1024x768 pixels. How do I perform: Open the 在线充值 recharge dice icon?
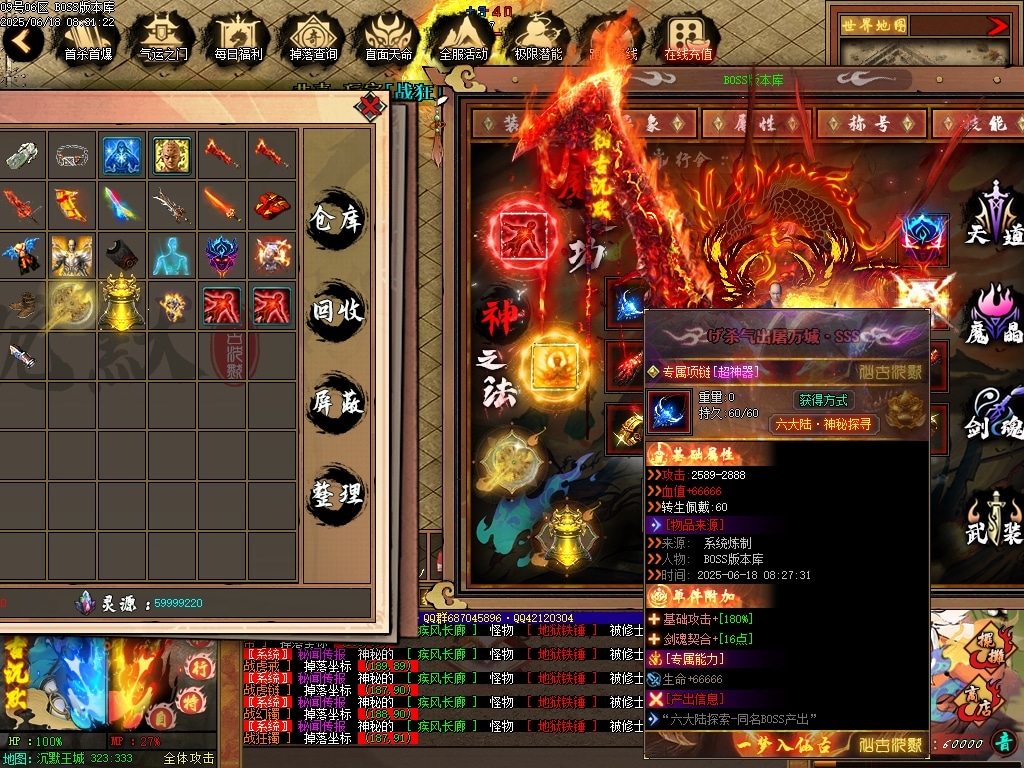688,37
